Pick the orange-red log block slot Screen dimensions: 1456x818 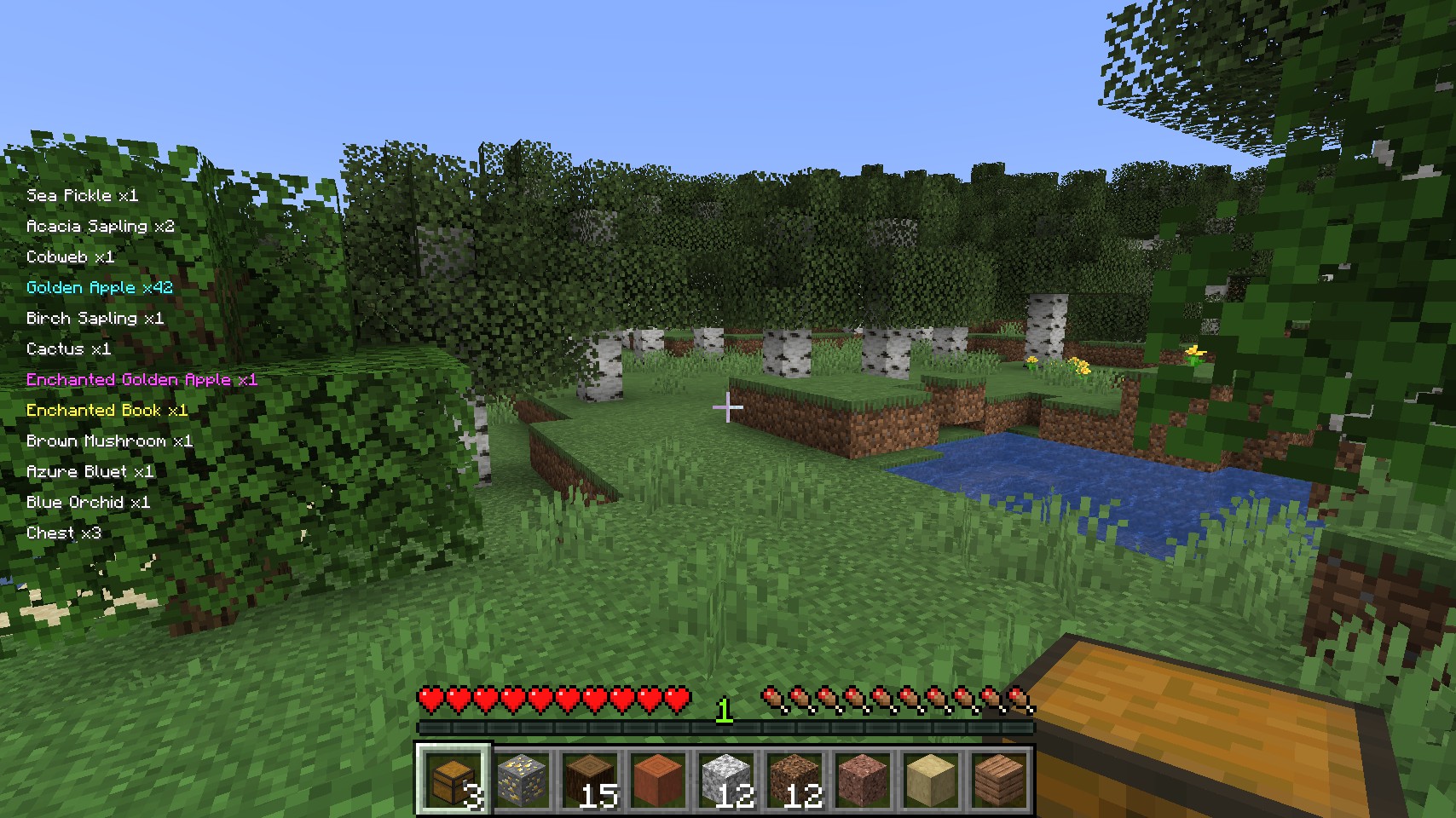(x=657, y=779)
